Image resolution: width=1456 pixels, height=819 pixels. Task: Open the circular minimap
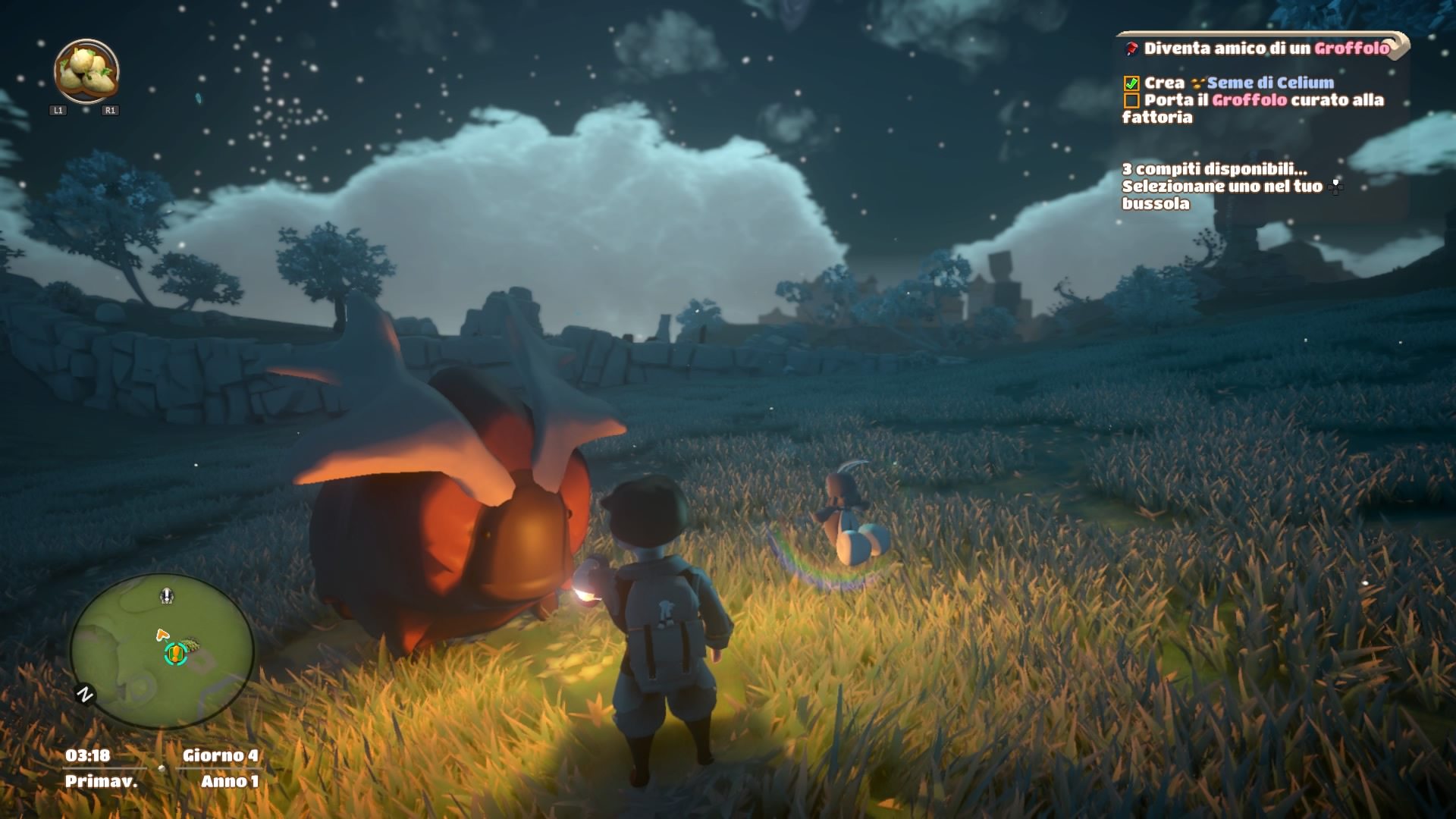pyautogui.click(x=162, y=651)
